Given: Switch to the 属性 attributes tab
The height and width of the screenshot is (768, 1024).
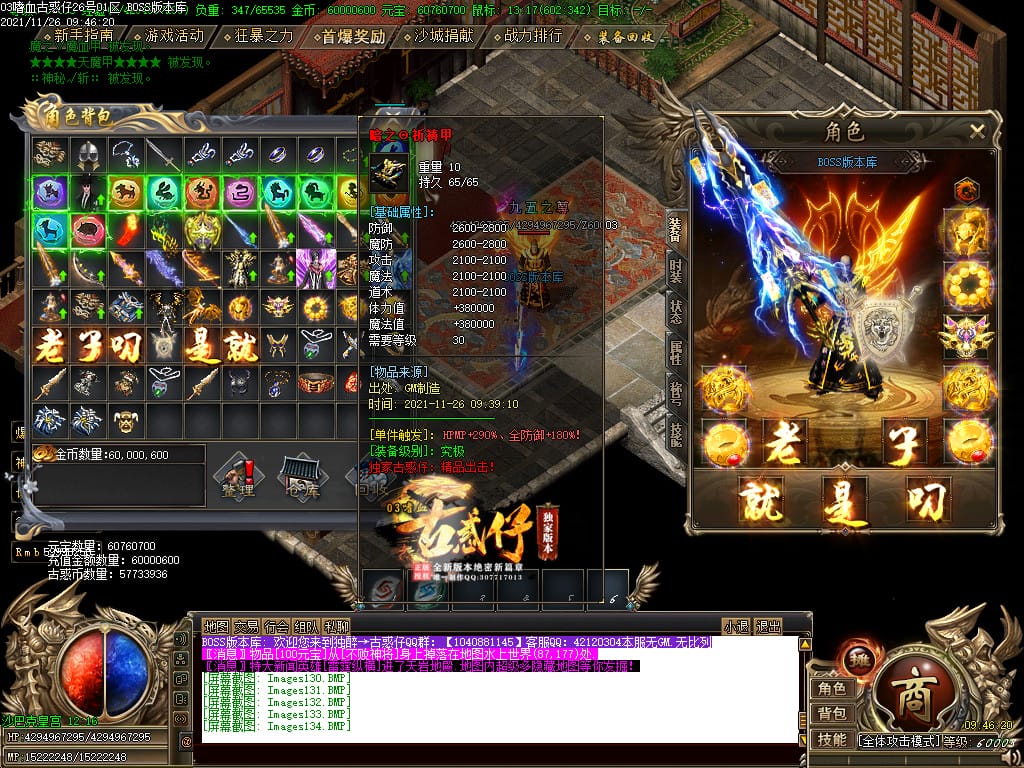Looking at the screenshot, I should [676, 350].
